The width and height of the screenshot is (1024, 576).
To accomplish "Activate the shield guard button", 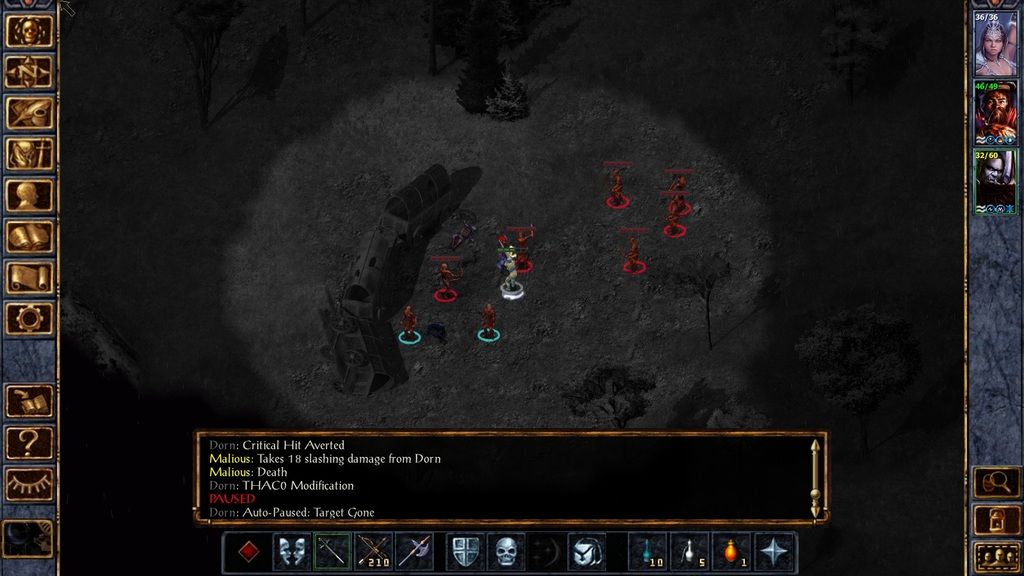I will click(x=465, y=551).
